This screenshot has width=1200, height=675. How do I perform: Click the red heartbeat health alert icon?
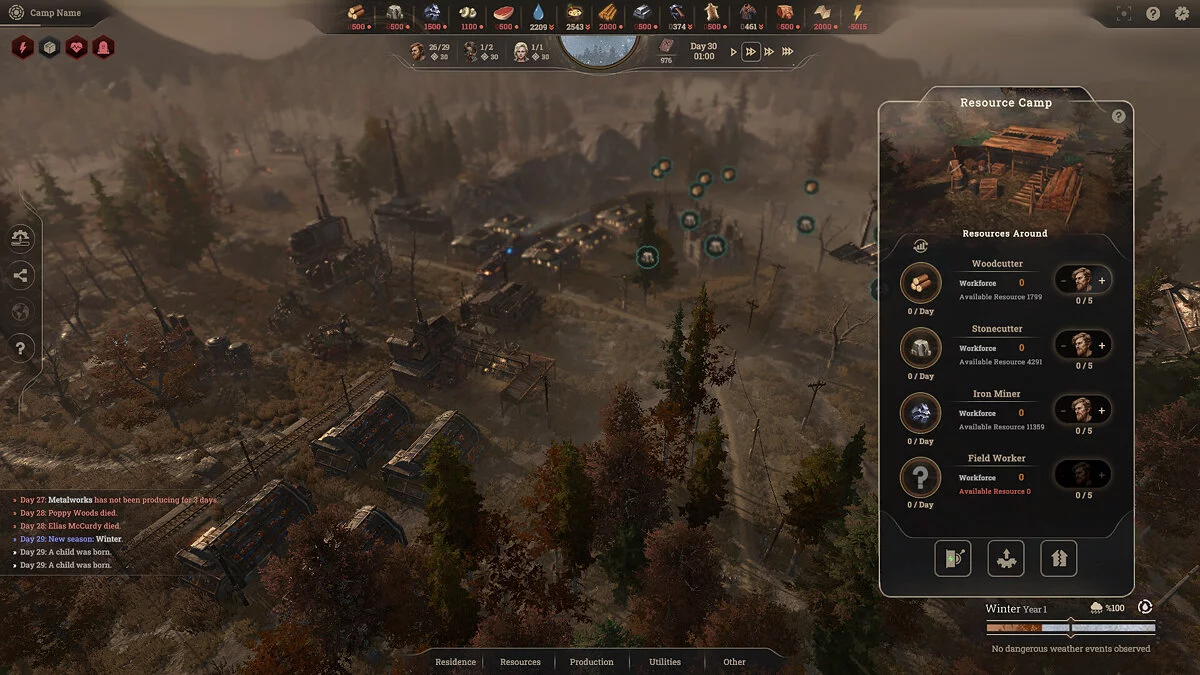(x=76, y=47)
